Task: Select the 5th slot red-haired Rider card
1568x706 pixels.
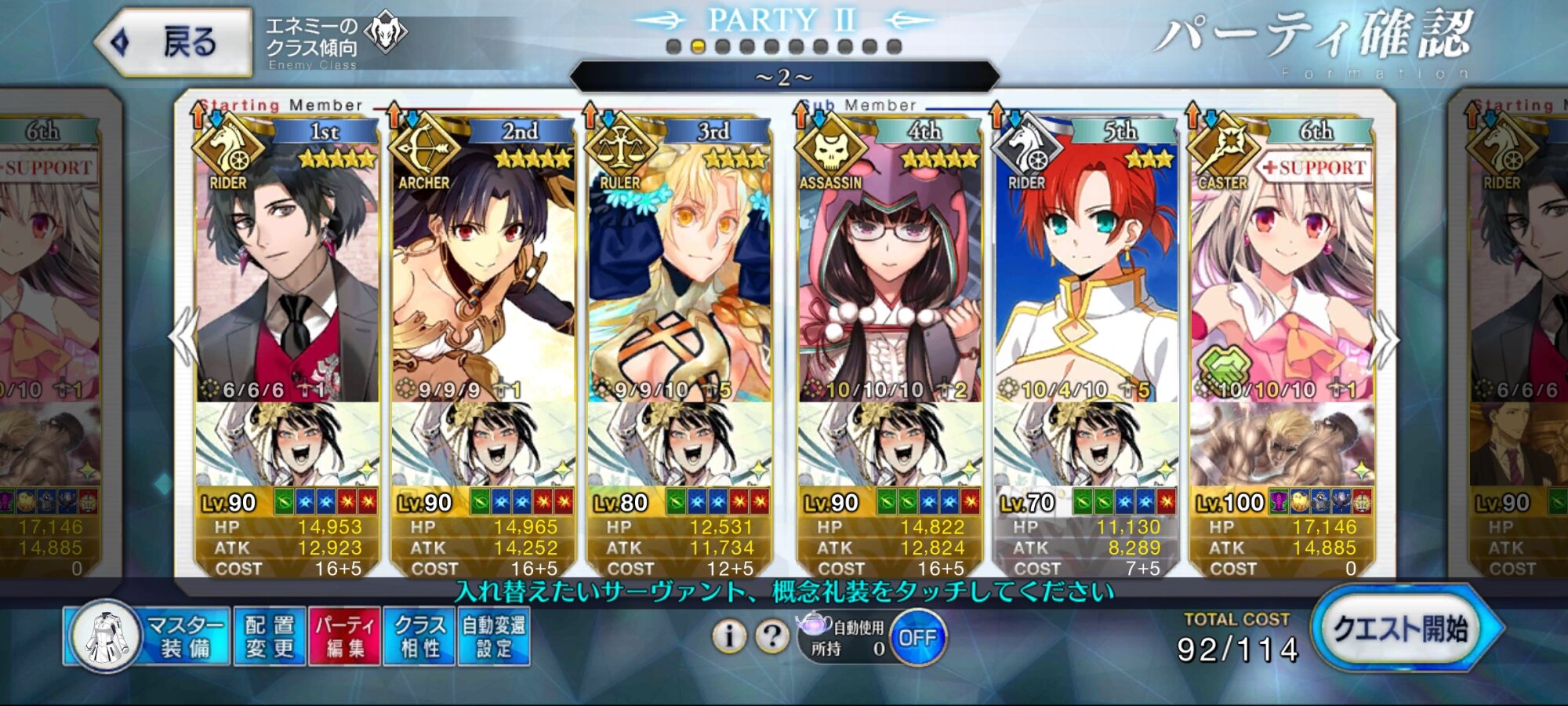Action: [1086, 275]
